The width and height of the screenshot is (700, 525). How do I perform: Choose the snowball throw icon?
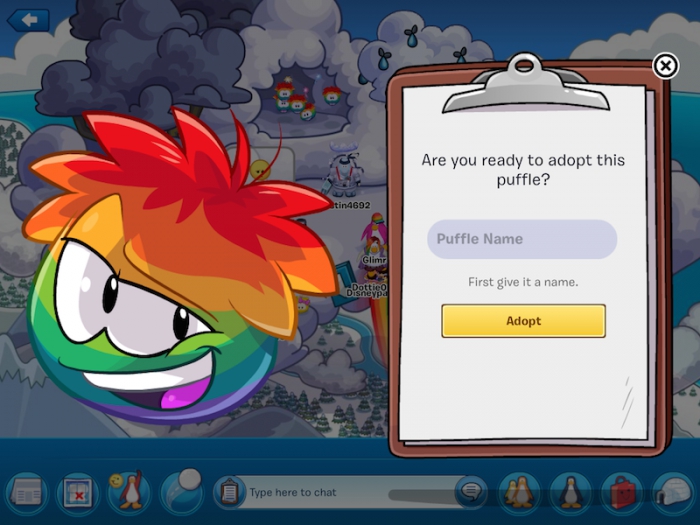(x=180, y=490)
